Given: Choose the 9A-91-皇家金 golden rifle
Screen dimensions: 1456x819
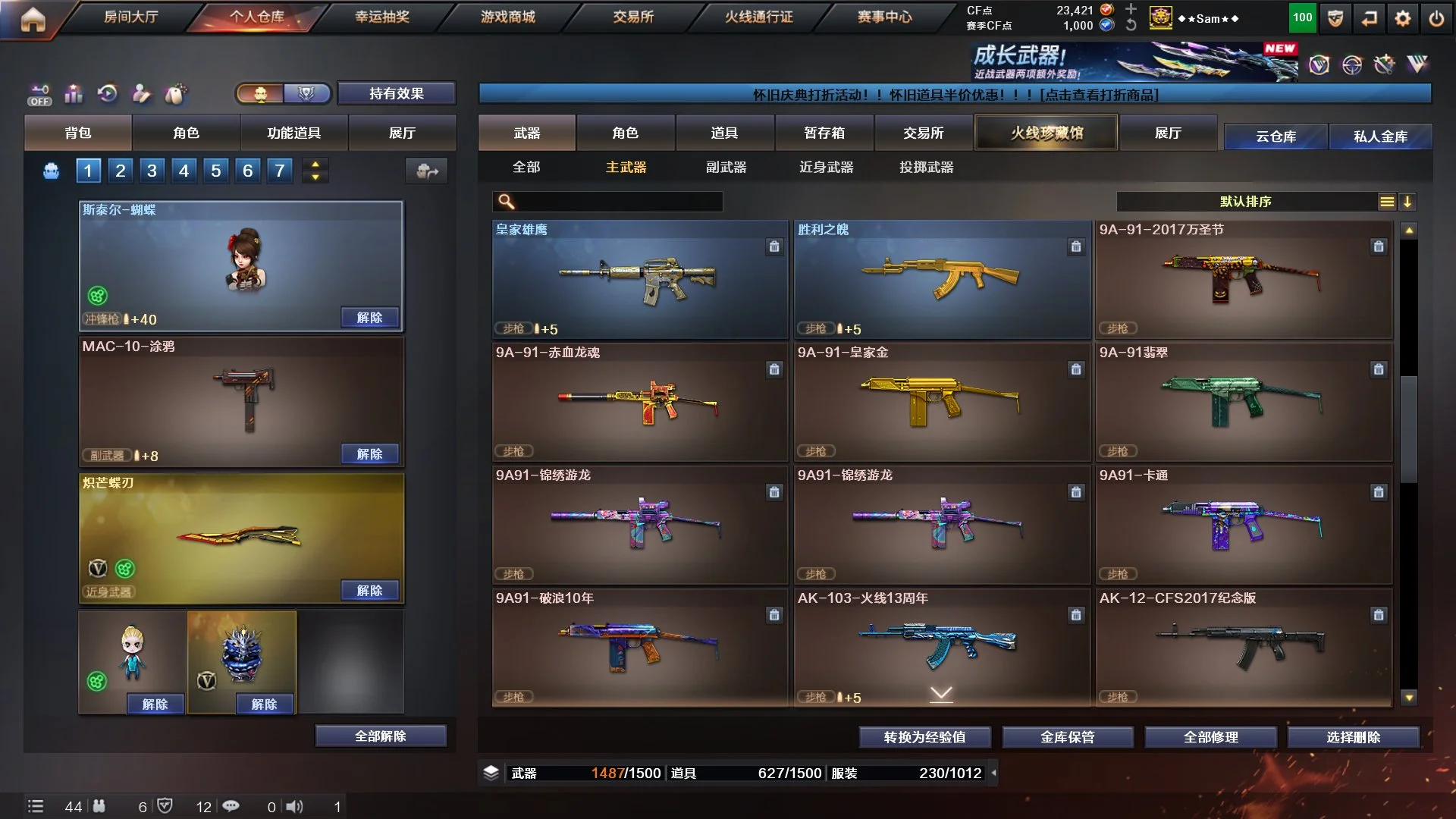Looking at the screenshot, I should click(x=941, y=402).
